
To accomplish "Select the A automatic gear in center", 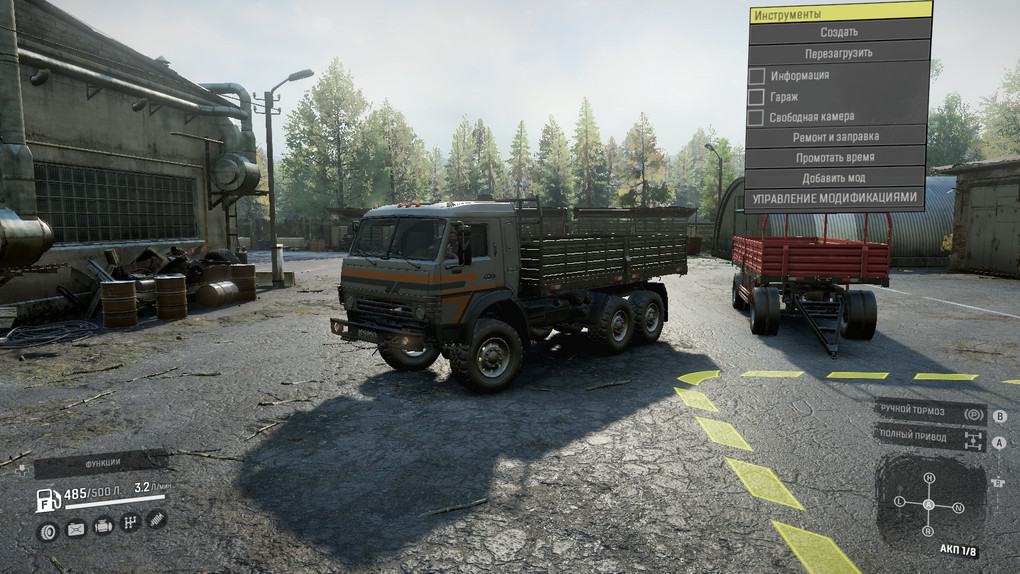I will point(929,504).
